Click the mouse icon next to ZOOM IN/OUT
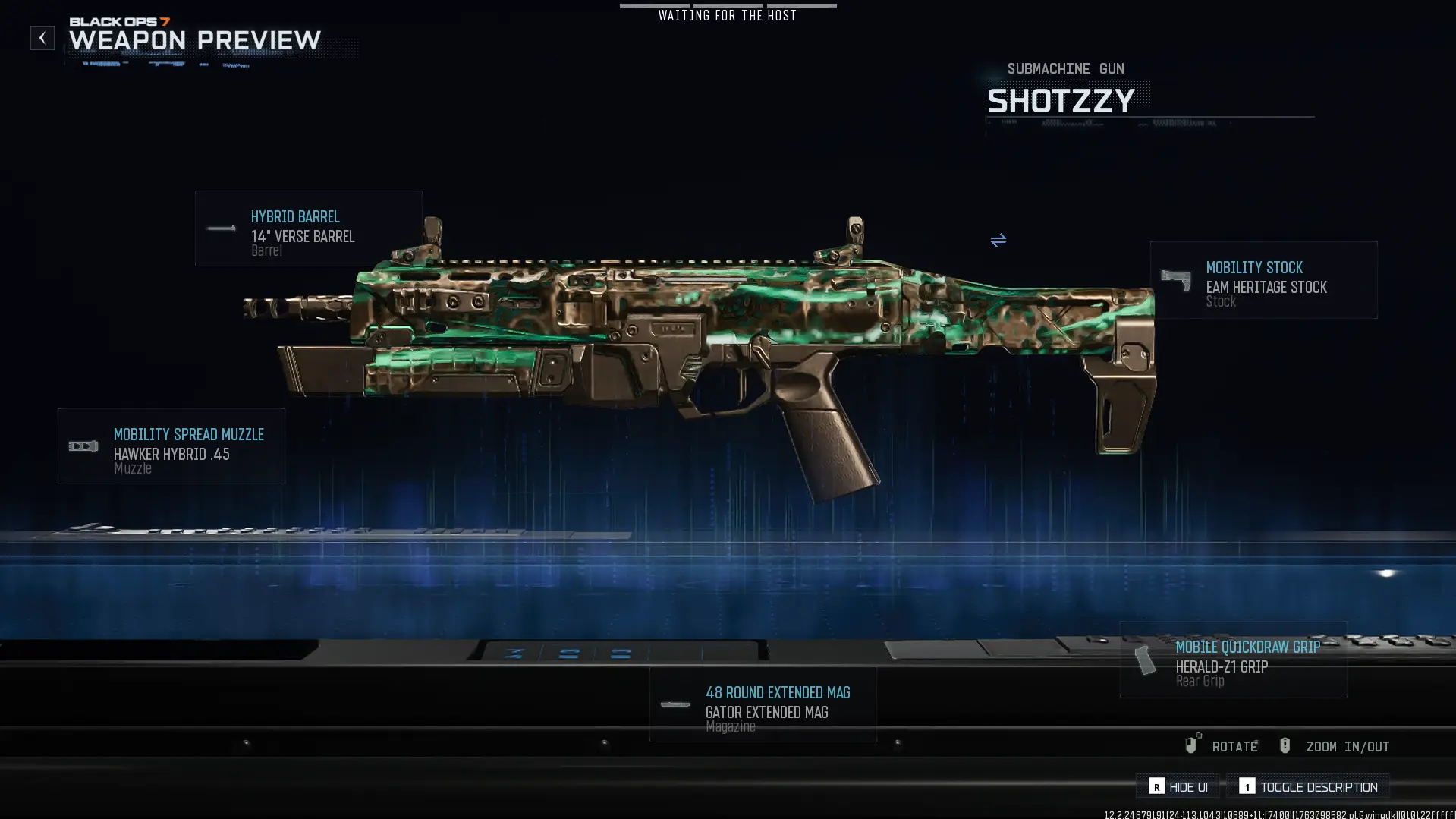 point(1285,745)
